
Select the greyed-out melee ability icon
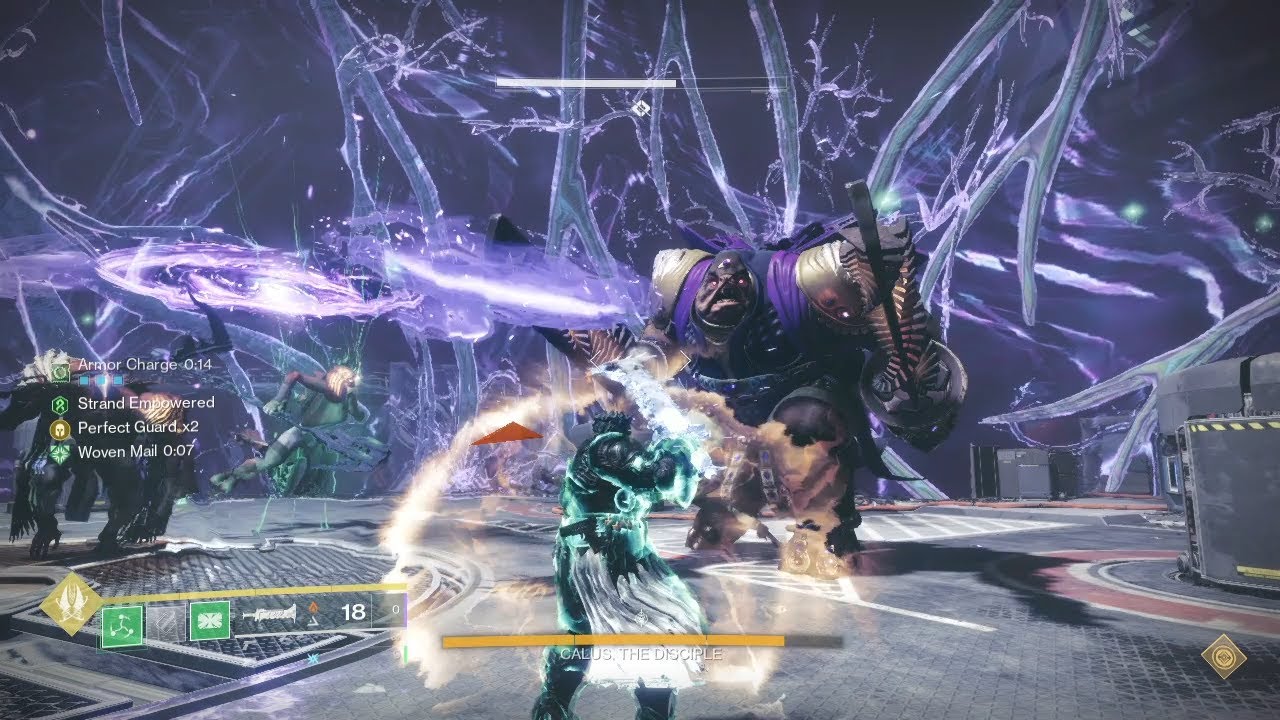pyautogui.click(x=168, y=621)
